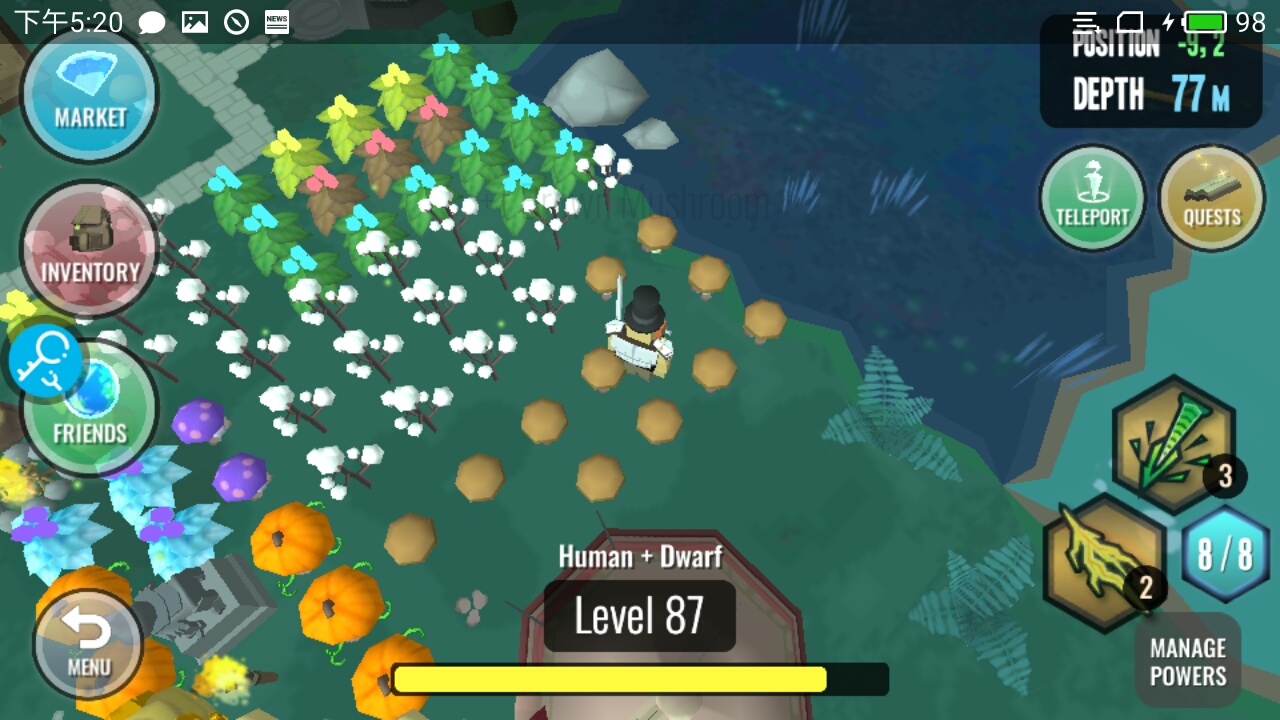1280x720 pixels.
Task: Open Manage Powers
Action: (1188, 661)
